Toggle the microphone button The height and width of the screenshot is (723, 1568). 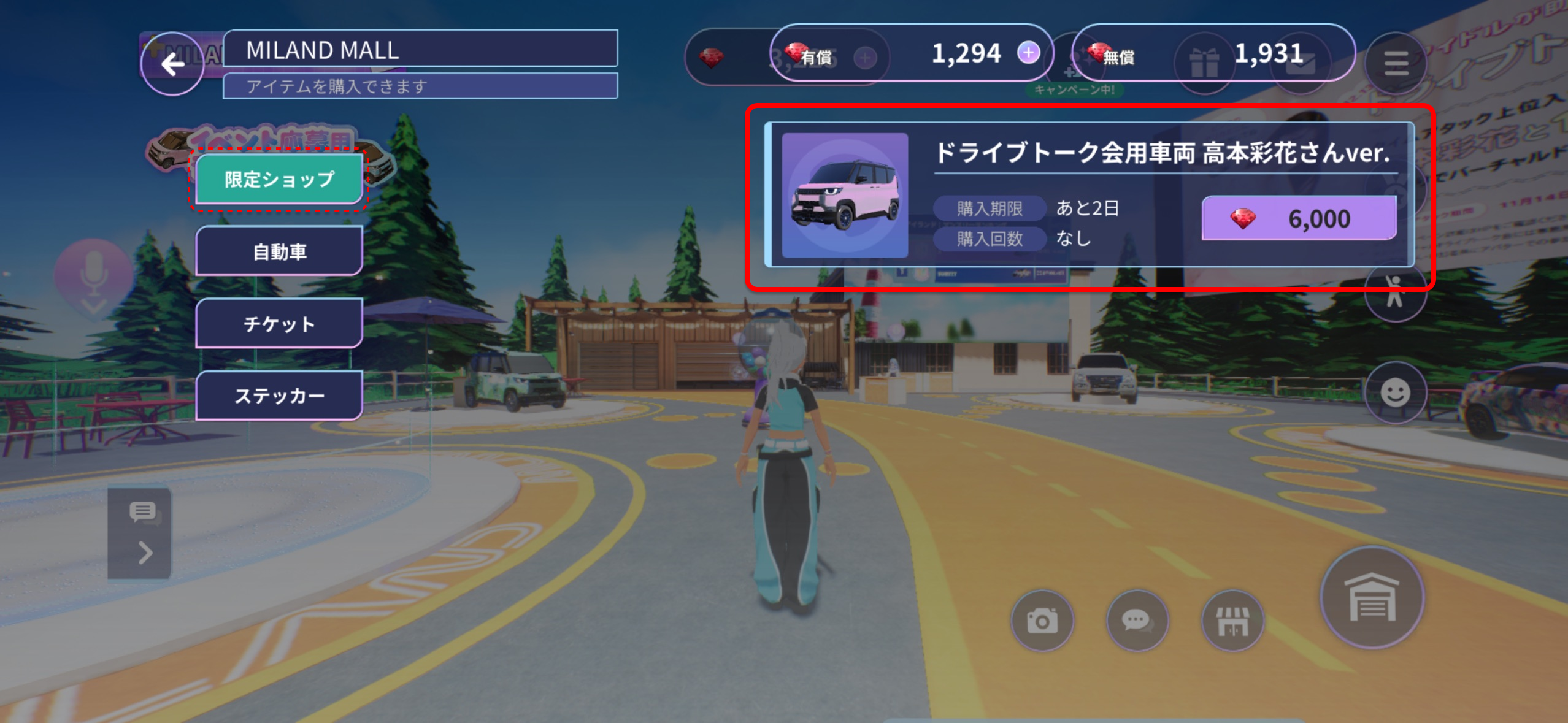93,275
